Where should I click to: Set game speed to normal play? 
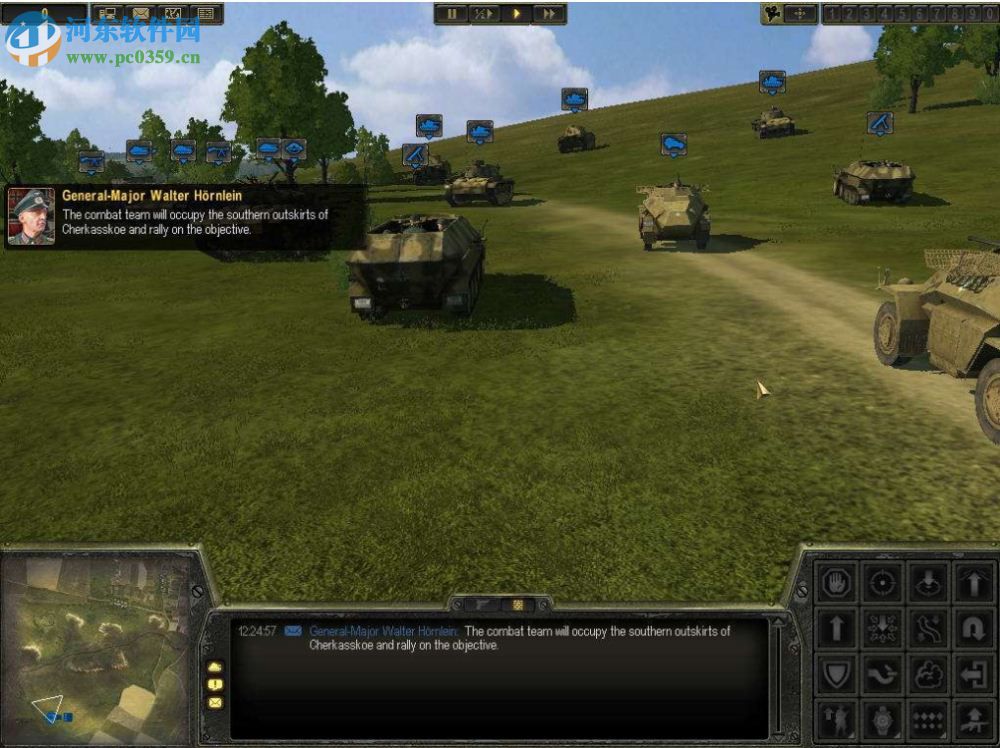point(517,14)
